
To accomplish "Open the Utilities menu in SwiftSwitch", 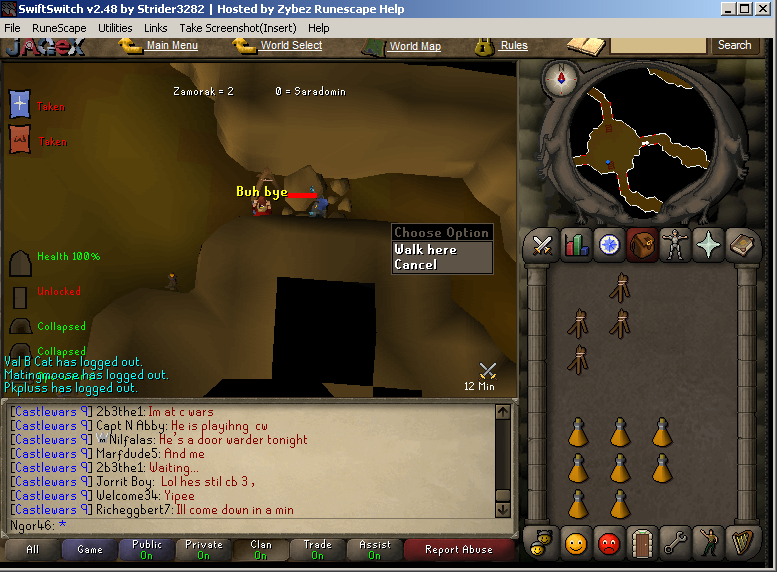I will coord(115,28).
